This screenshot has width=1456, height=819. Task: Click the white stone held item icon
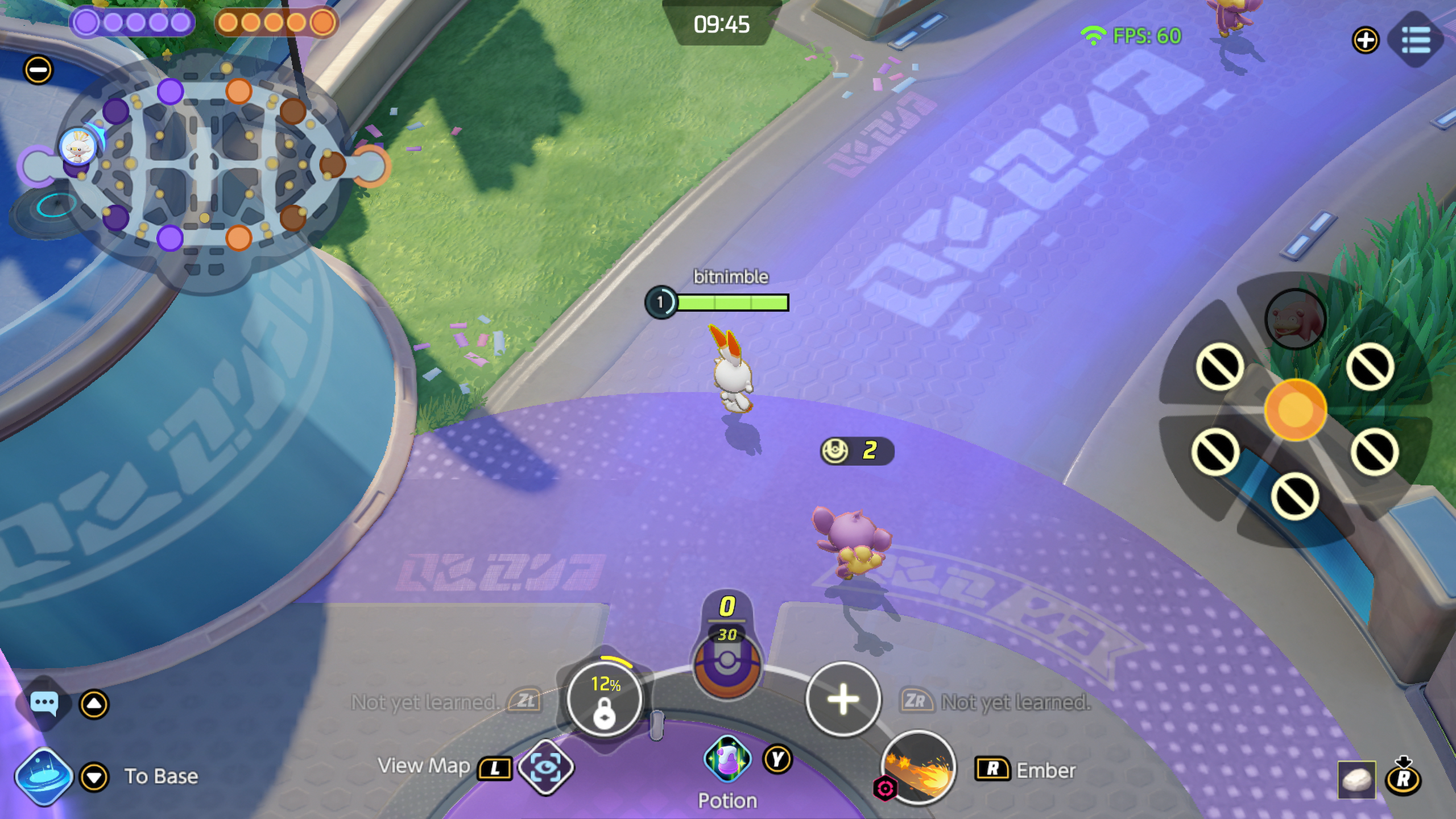click(x=1356, y=780)
